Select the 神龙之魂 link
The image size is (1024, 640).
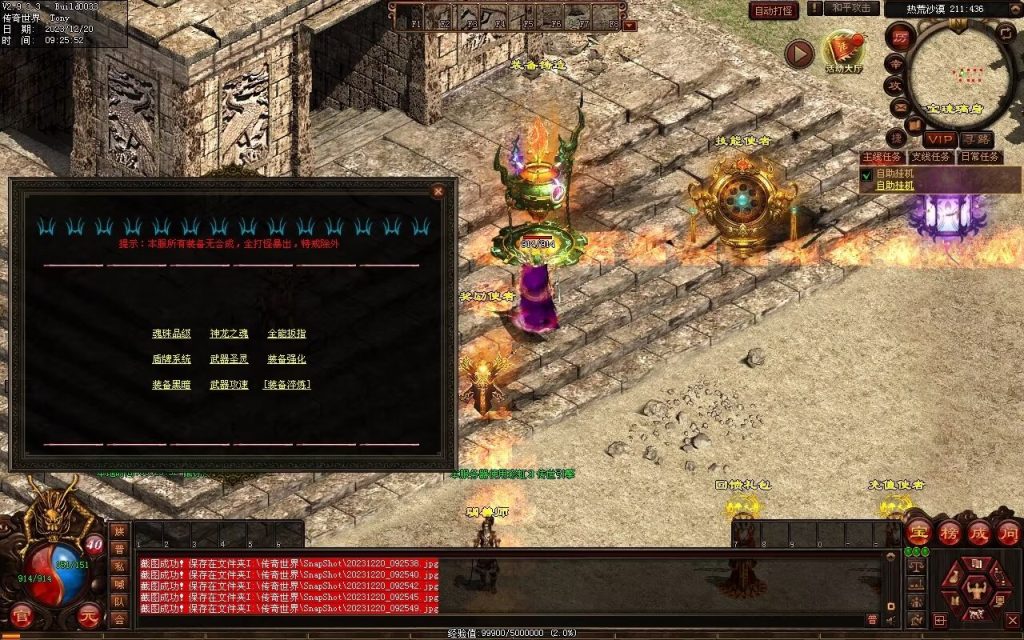(229, 334)
